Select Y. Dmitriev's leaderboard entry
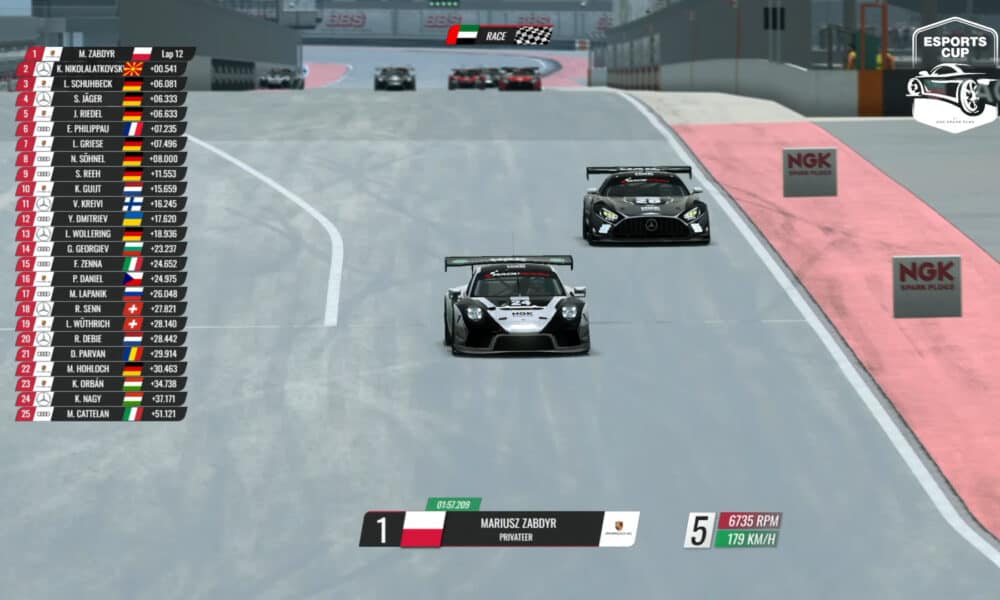The width and height of the screenshot is (1000, 600). 98,219
